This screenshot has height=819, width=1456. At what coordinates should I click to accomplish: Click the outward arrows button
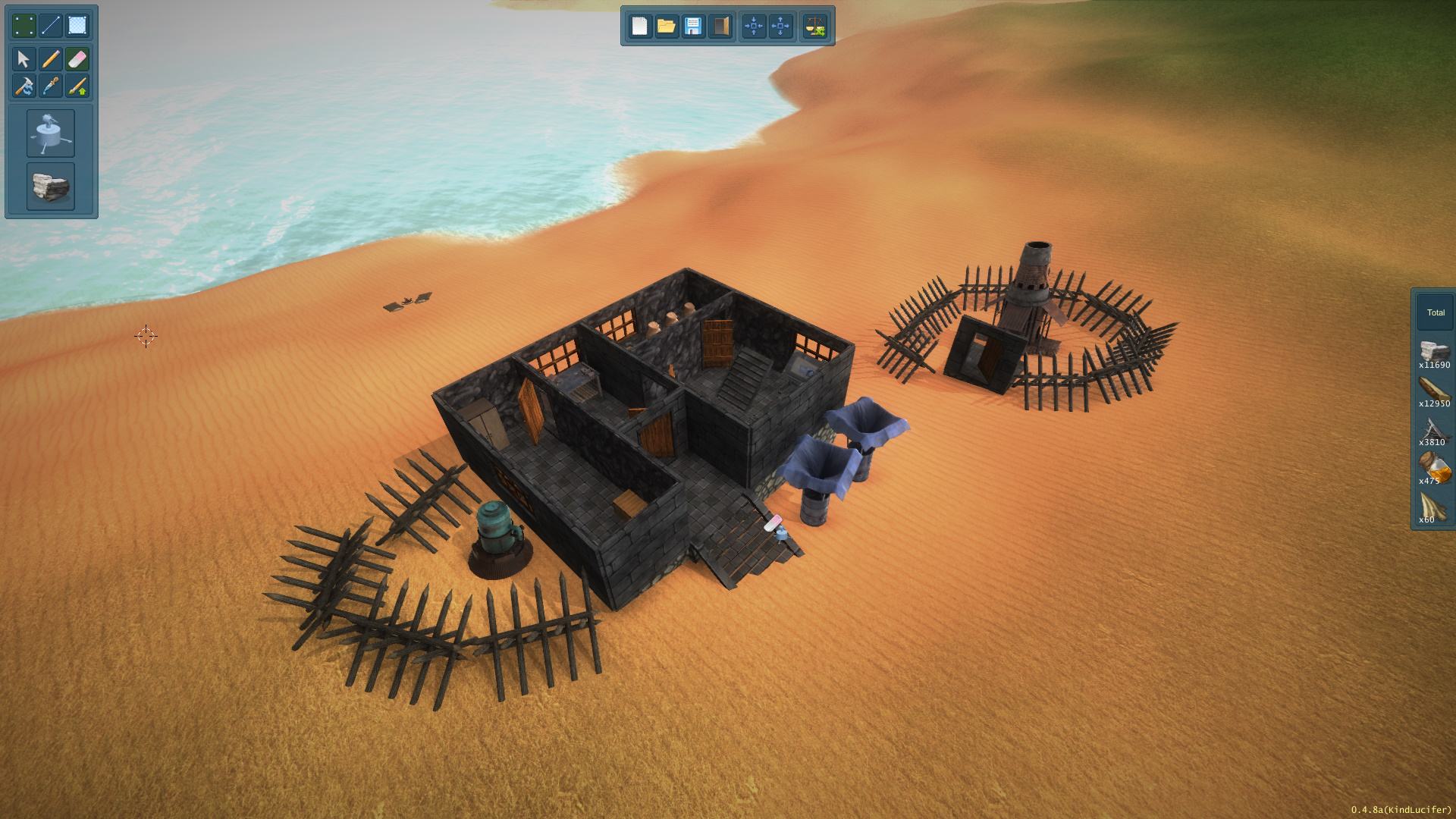coord(780,27)
